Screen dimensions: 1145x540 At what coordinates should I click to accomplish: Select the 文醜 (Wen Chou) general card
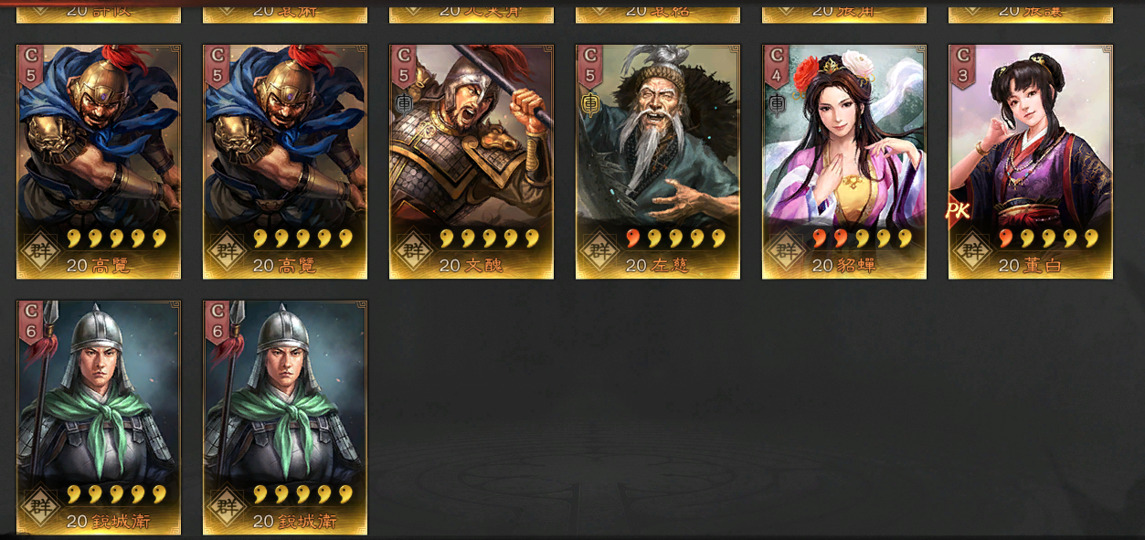pos(471,161)
